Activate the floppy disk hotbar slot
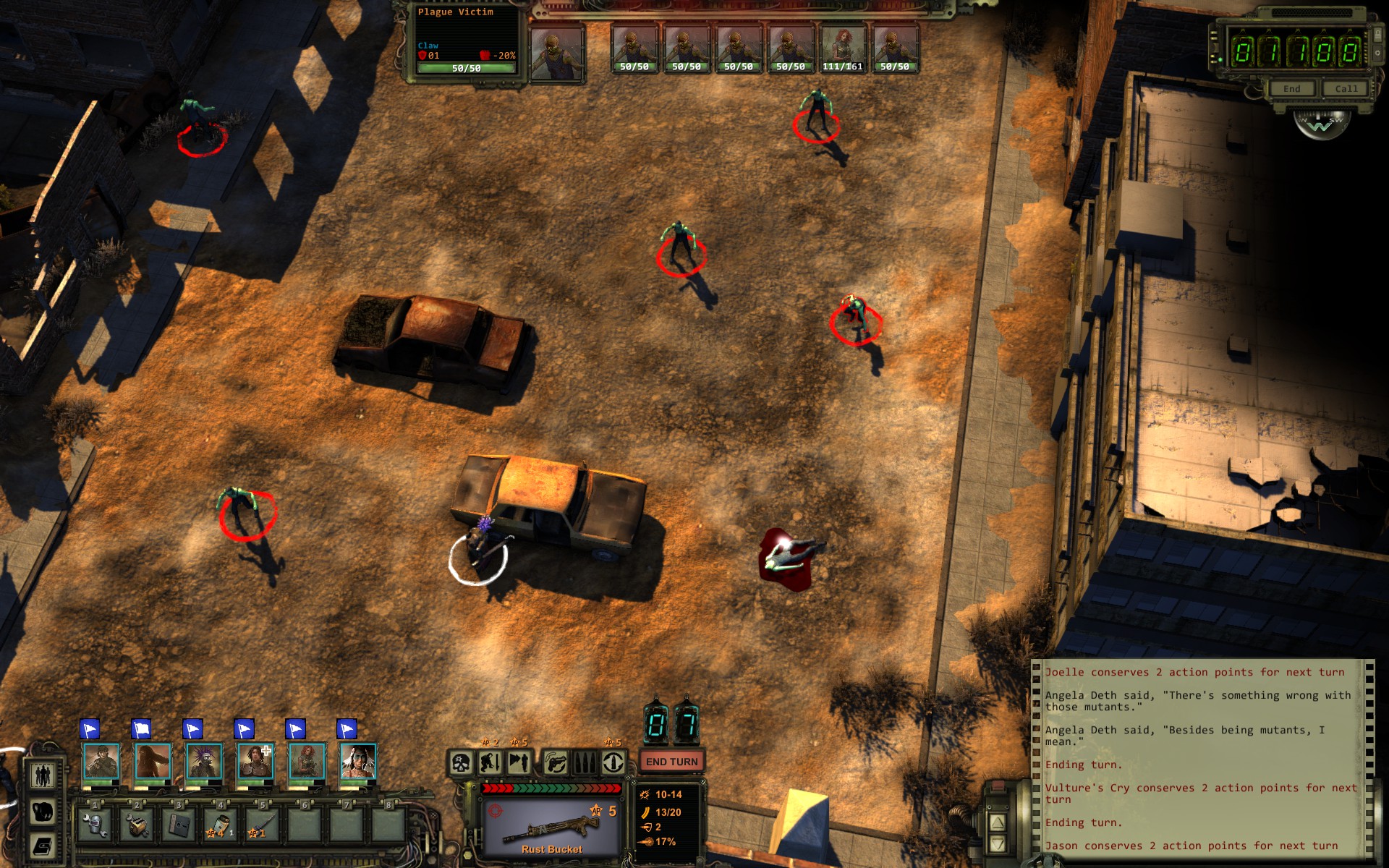 click(x=179, y=825)
